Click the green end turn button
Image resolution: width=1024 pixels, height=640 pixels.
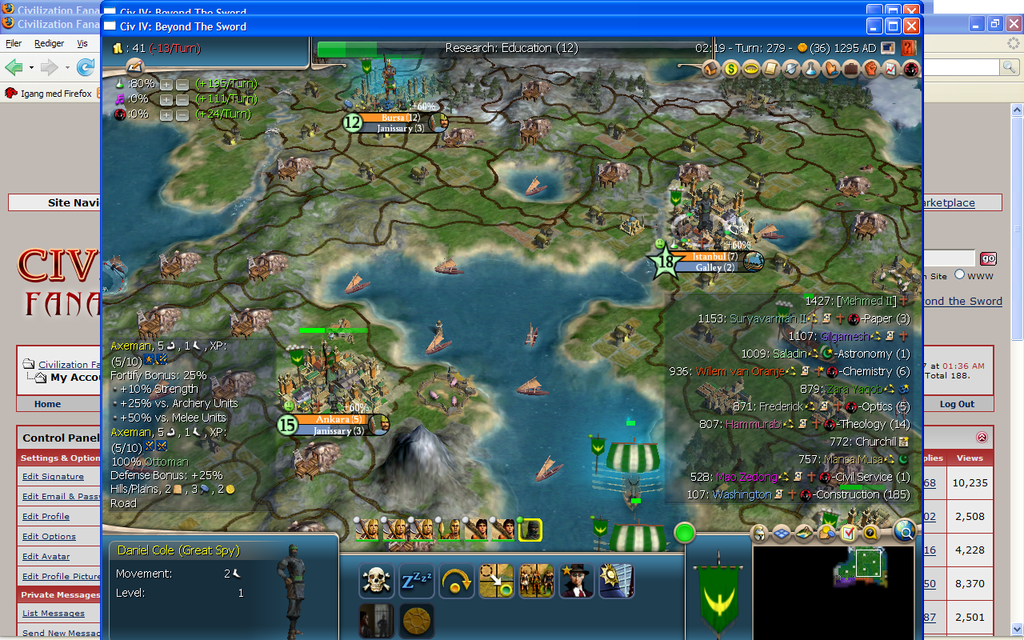(x=684, y=532)
